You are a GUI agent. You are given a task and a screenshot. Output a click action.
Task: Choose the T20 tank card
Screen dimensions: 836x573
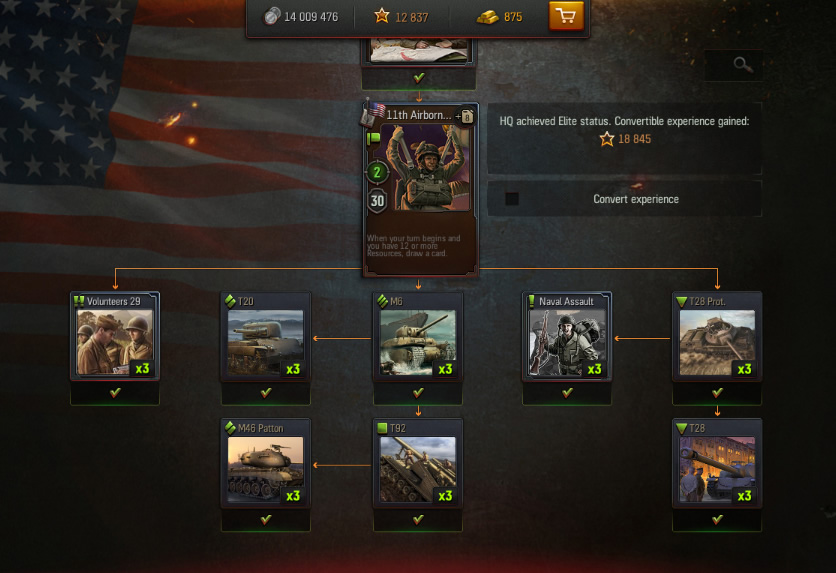[266, 336]
